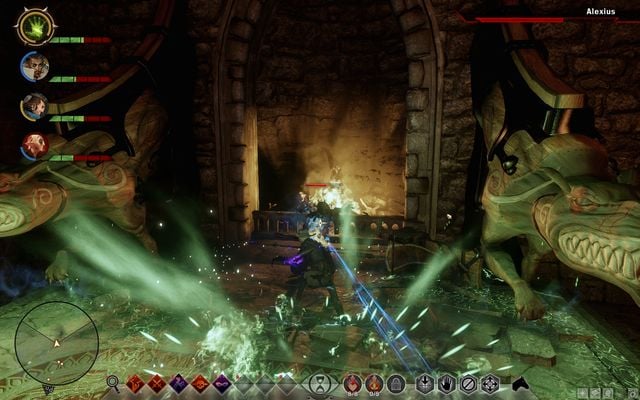640x400 pixels.
Task: Activate the first red diamond ability
Action: point(136,383)
